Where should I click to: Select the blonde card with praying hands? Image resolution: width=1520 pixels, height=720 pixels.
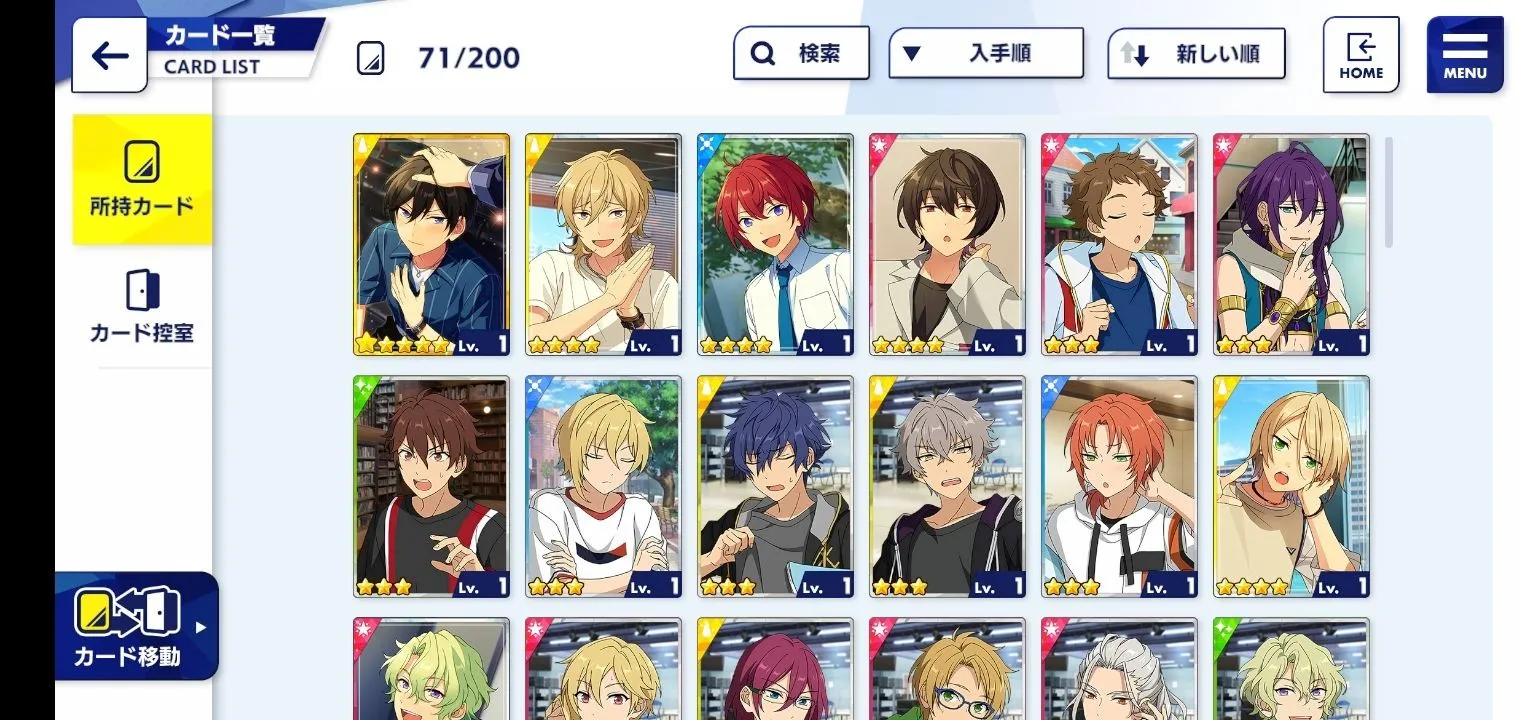tap(603, 245)
